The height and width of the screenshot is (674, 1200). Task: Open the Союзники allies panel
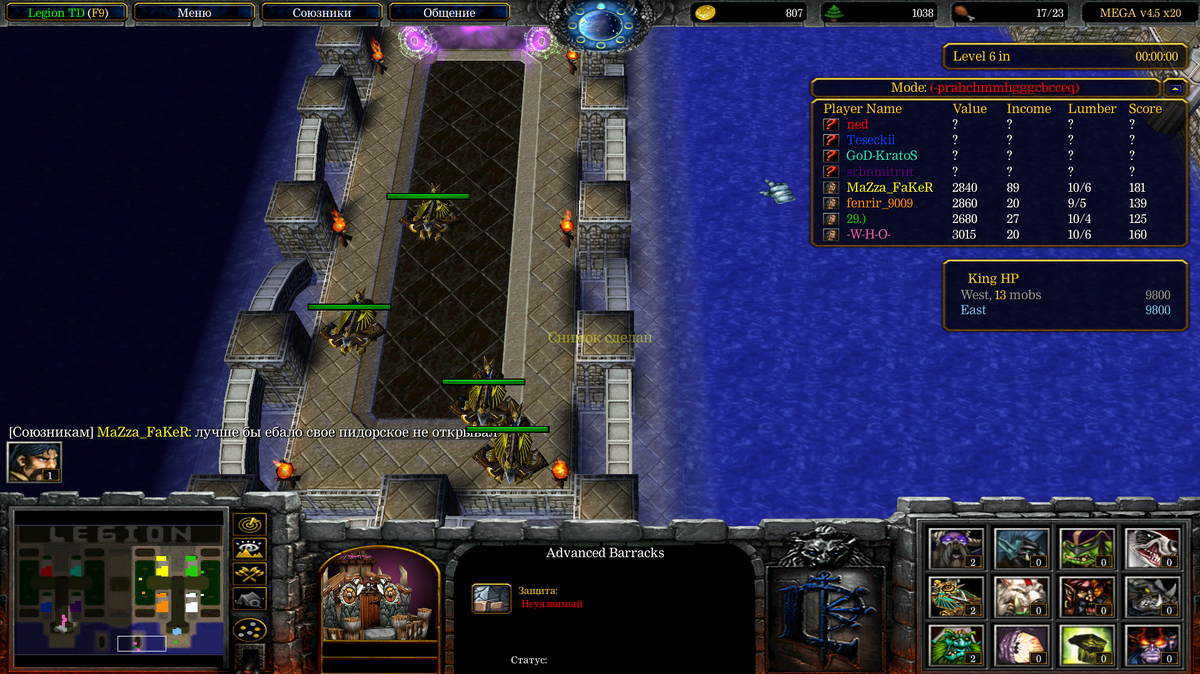pyautogui.click(x=321, y=13)
